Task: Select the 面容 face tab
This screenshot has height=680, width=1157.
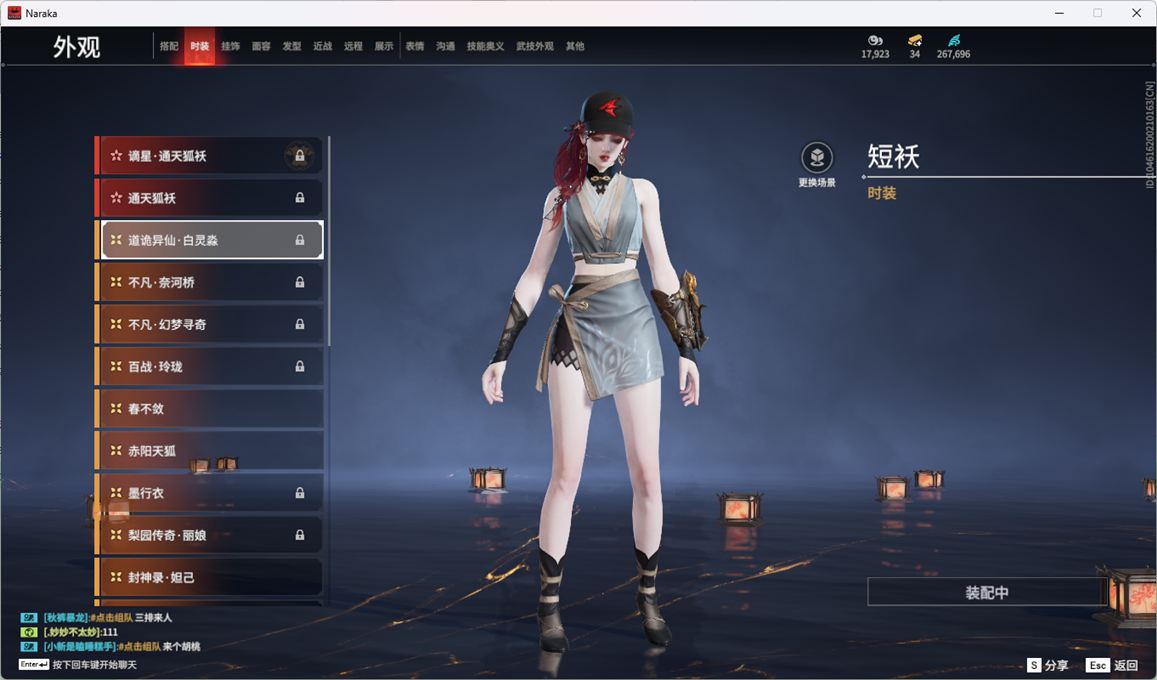Action: click(x=261, y=46)
